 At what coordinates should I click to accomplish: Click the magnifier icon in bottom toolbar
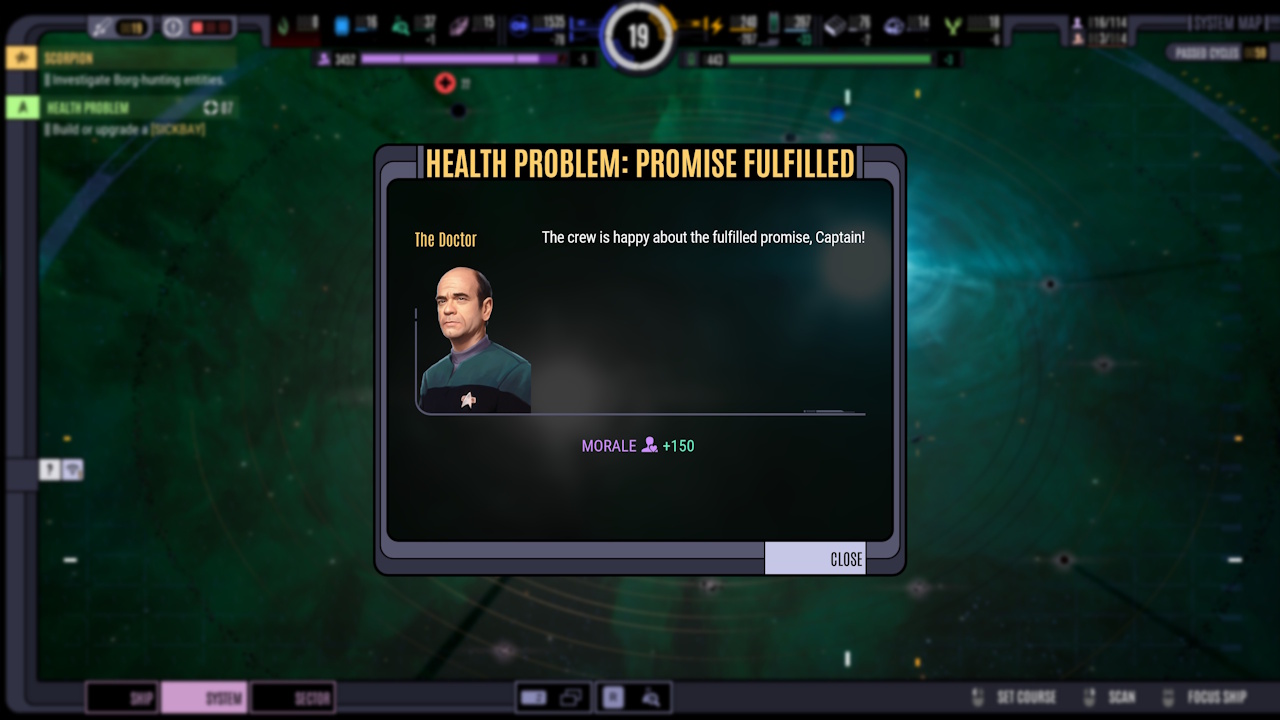point(649,697)
